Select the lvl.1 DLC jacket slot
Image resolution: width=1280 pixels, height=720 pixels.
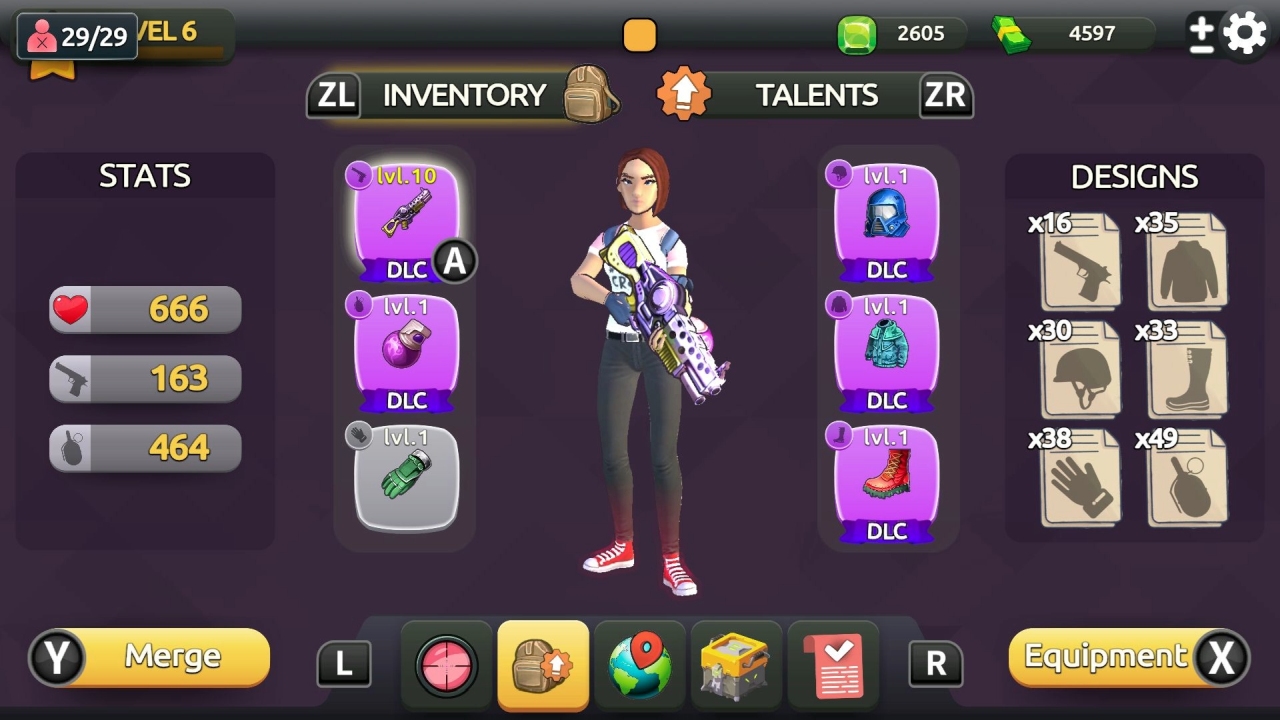[x=886, y=347]
